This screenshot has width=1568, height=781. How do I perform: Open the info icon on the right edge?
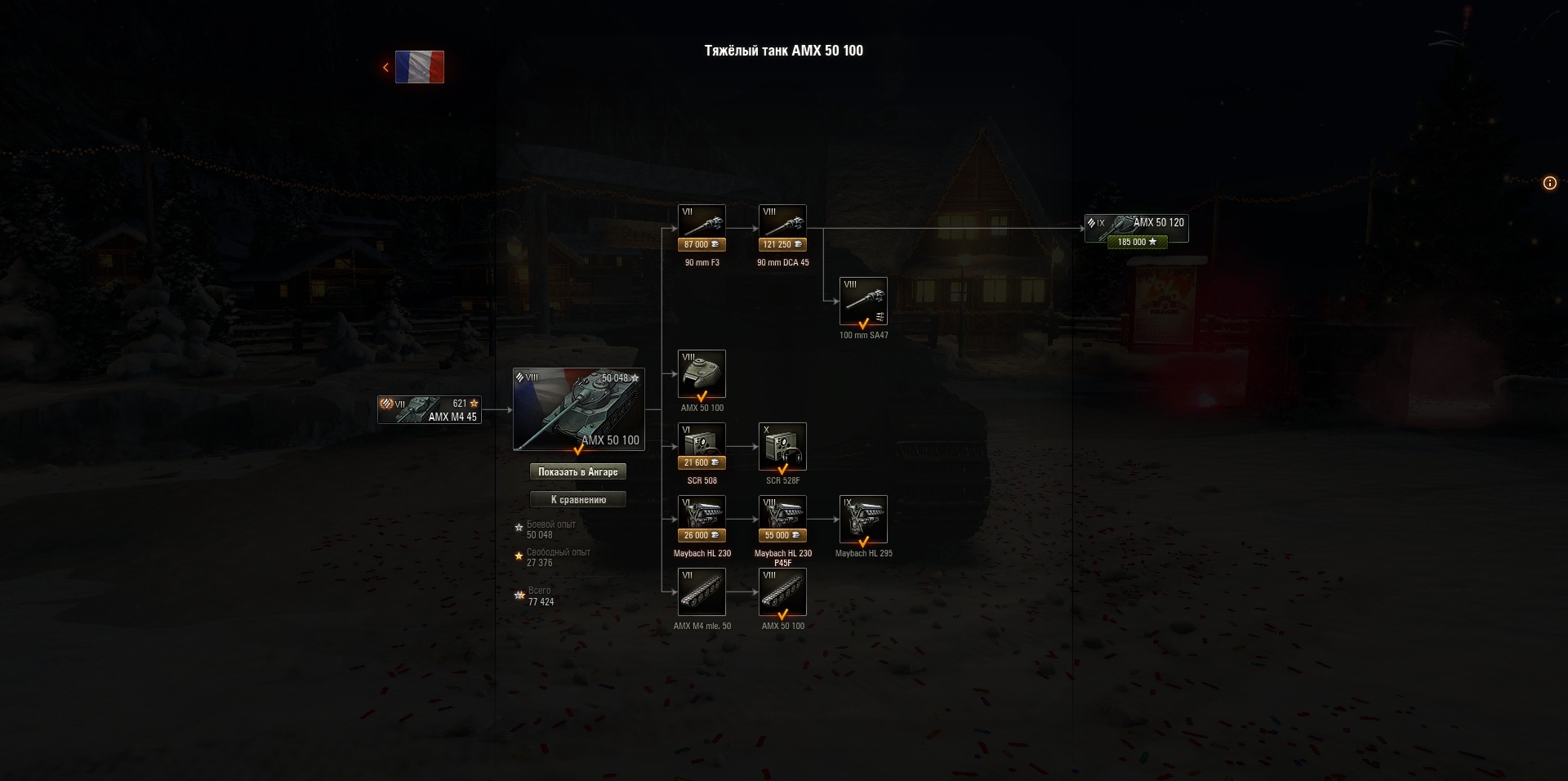(x=1549, y=183)
